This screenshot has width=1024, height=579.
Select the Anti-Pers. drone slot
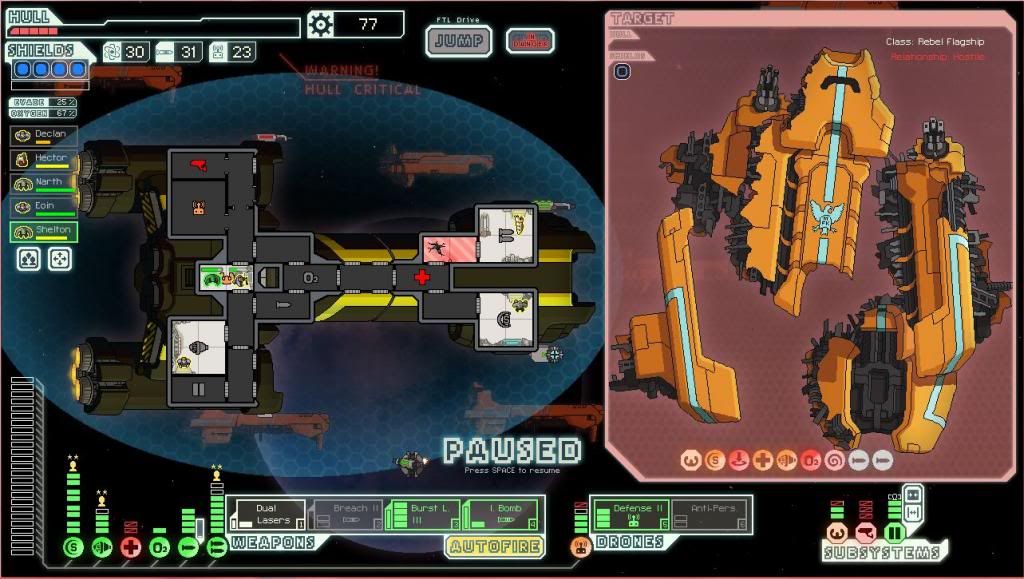coord(711,514)
